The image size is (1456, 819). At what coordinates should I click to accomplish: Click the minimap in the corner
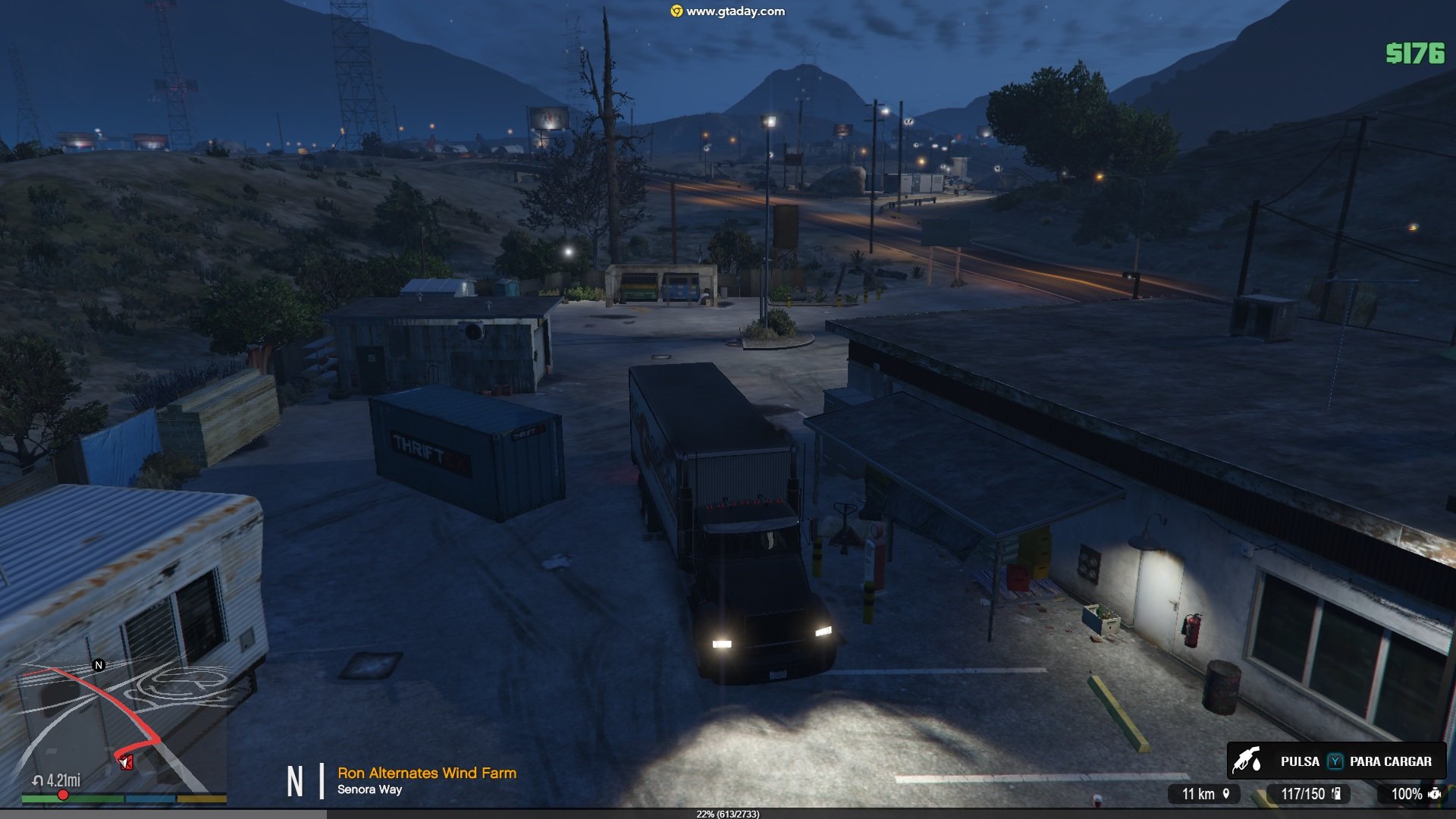123,728
